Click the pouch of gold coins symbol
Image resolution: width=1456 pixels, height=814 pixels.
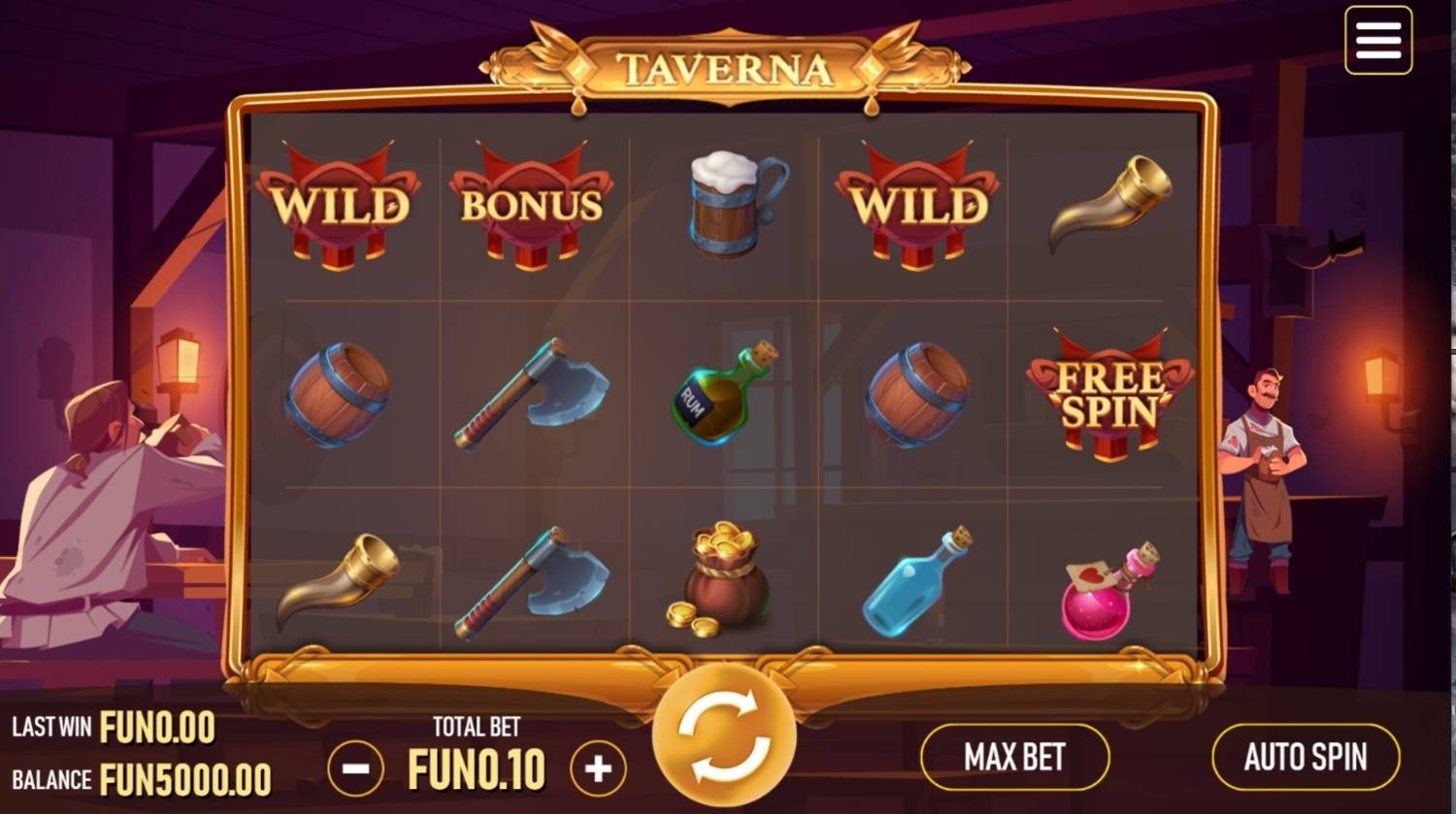tap(723, 582)
